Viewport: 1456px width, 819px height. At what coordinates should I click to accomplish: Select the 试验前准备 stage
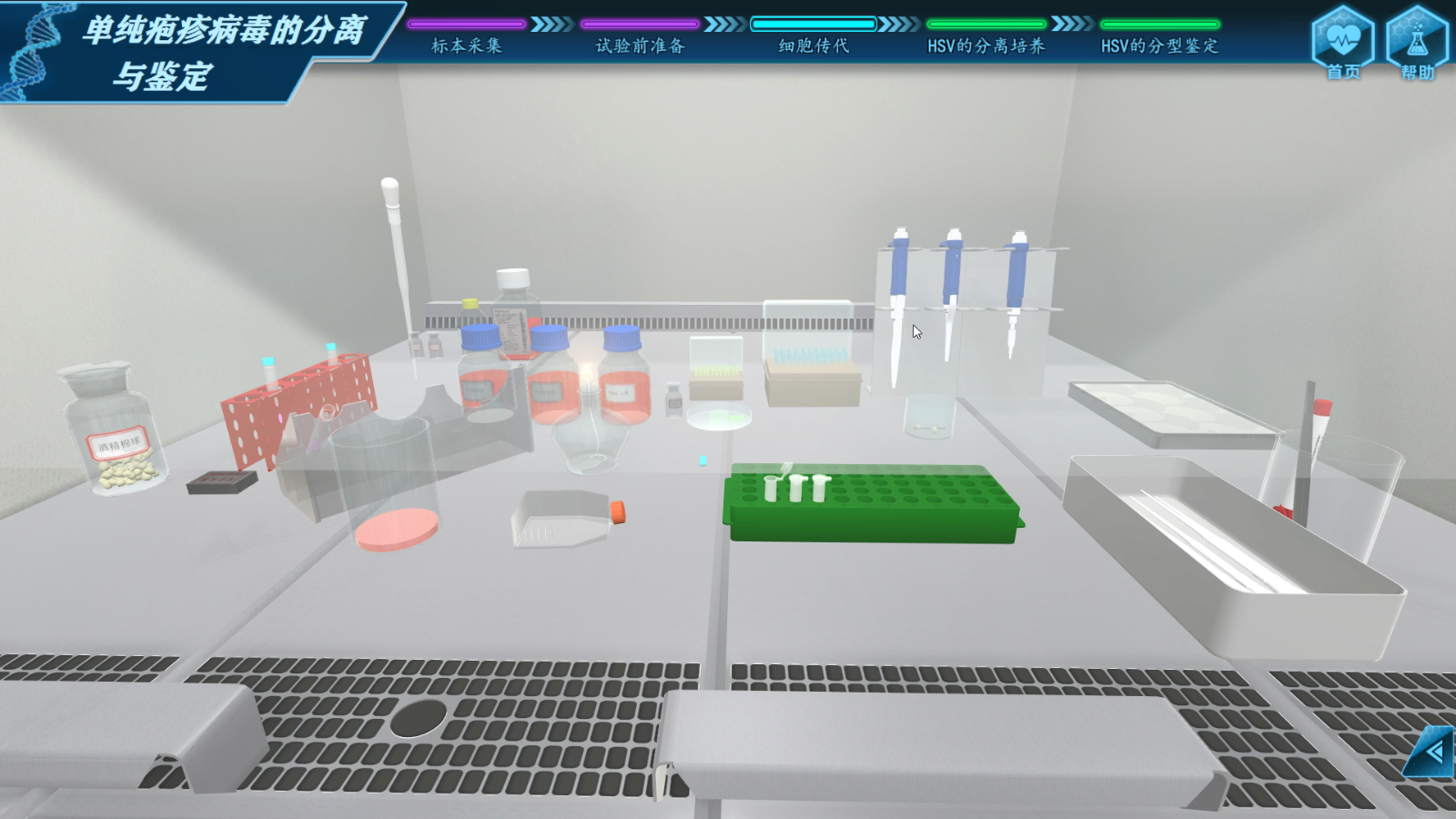pos(640,44)
